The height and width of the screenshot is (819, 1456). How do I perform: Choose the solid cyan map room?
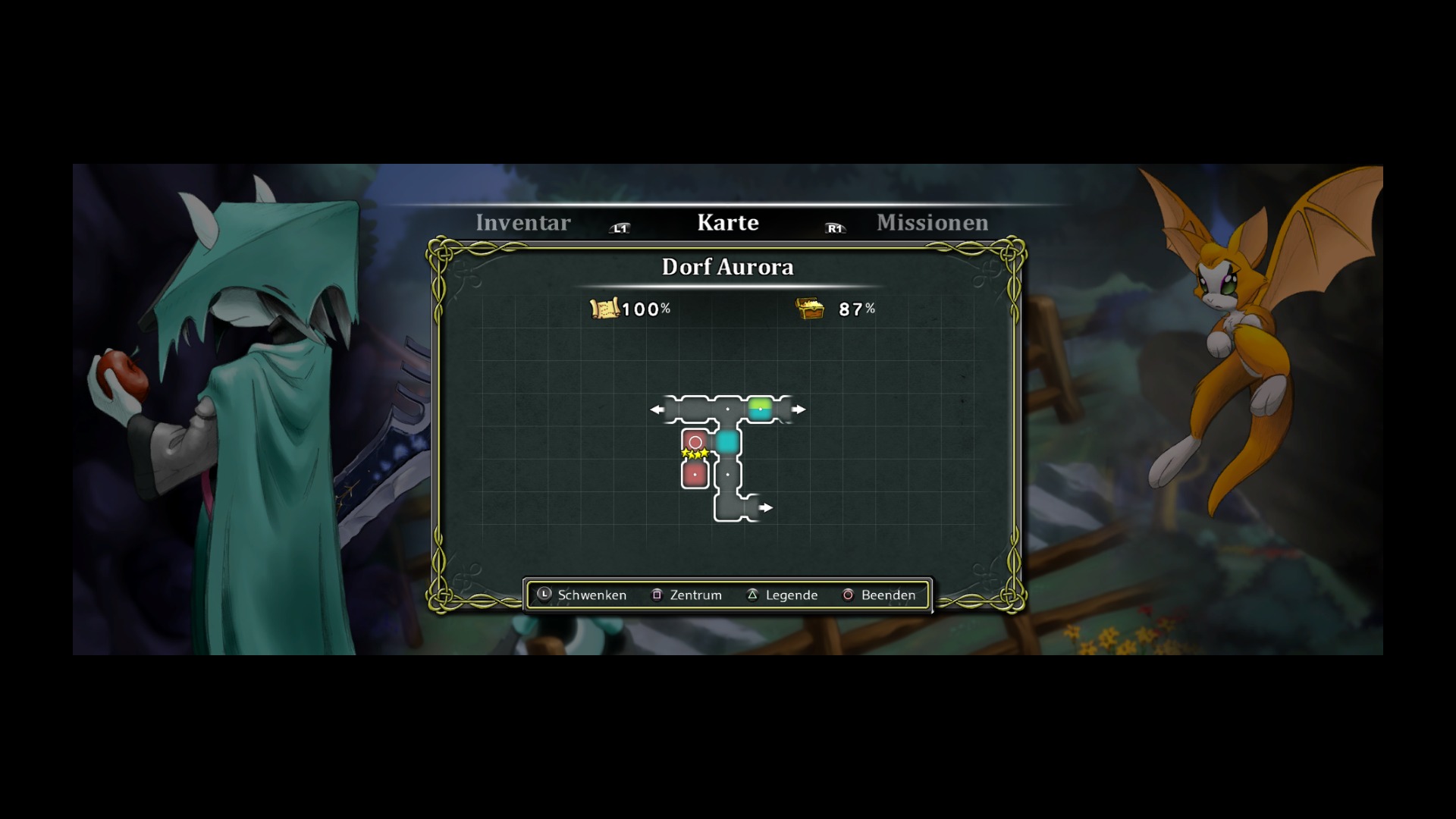[x=727, y=441]
